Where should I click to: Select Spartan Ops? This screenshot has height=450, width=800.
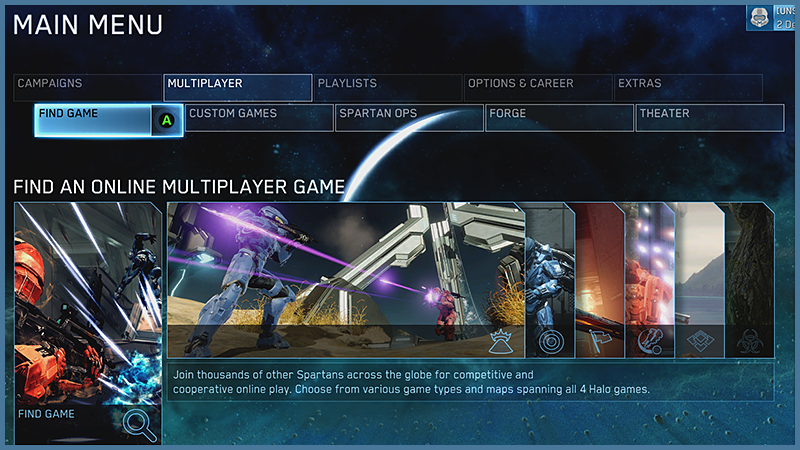tap(409, 118)
